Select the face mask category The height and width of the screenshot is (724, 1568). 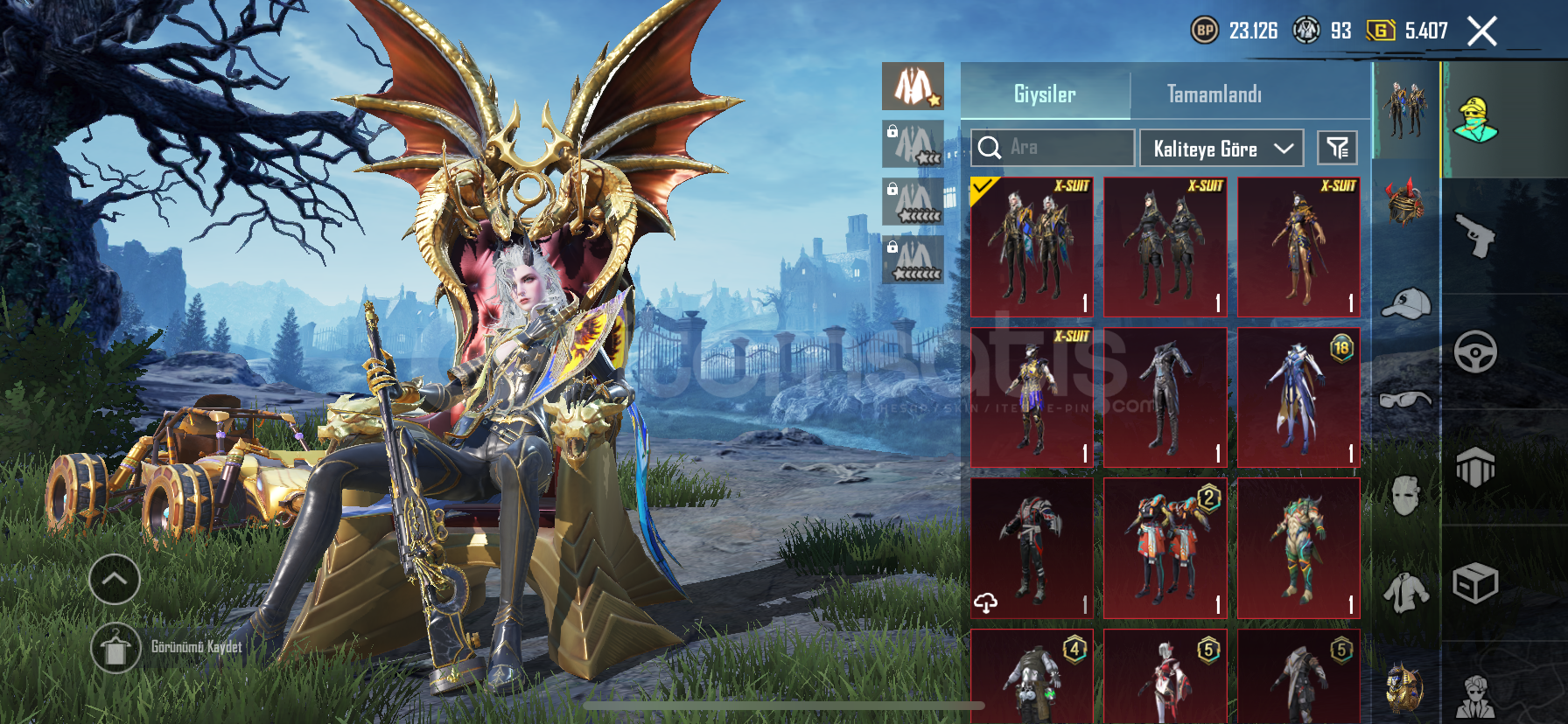1405,496
